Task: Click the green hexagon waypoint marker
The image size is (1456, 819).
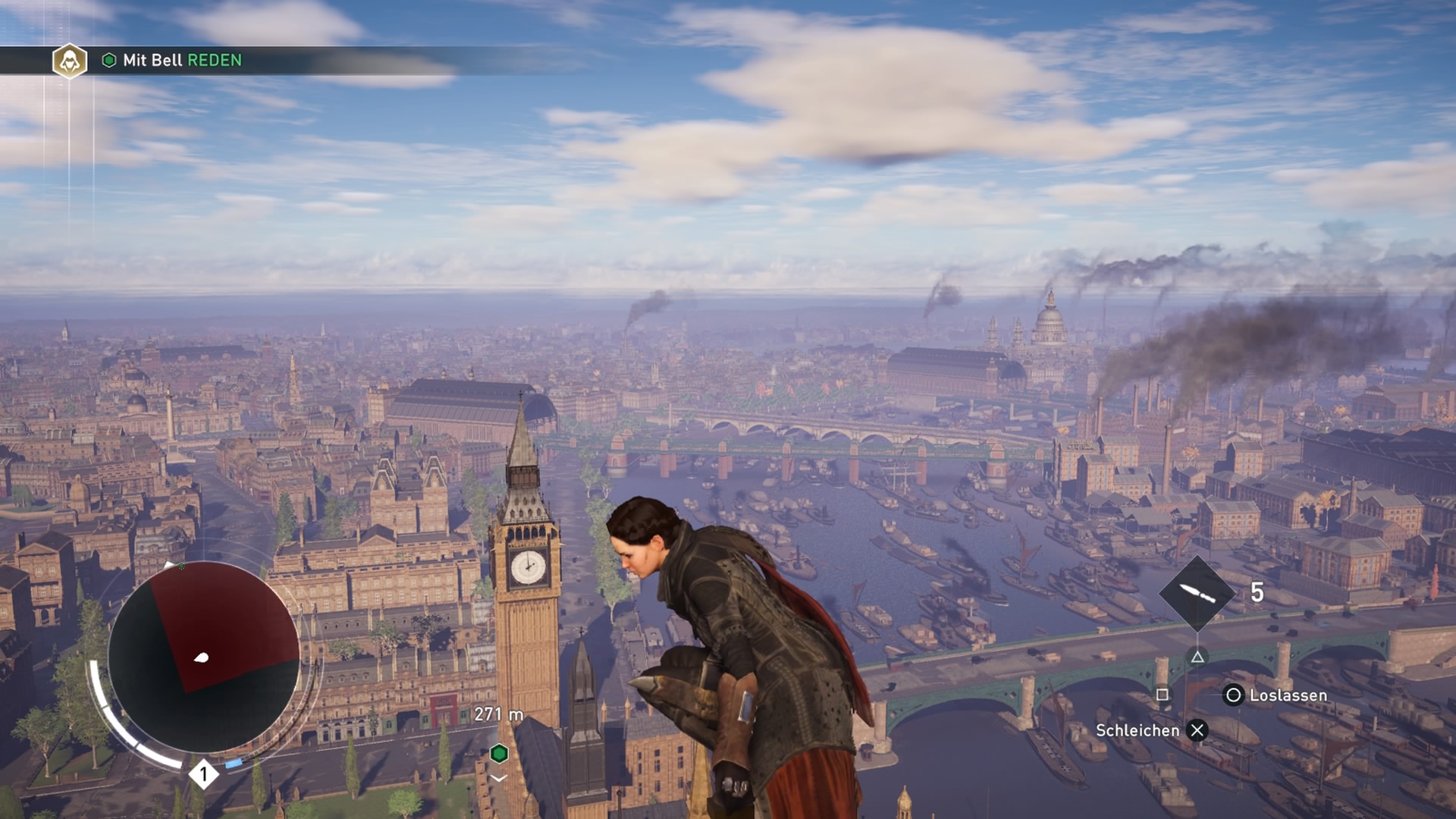Action: [499, 753]
